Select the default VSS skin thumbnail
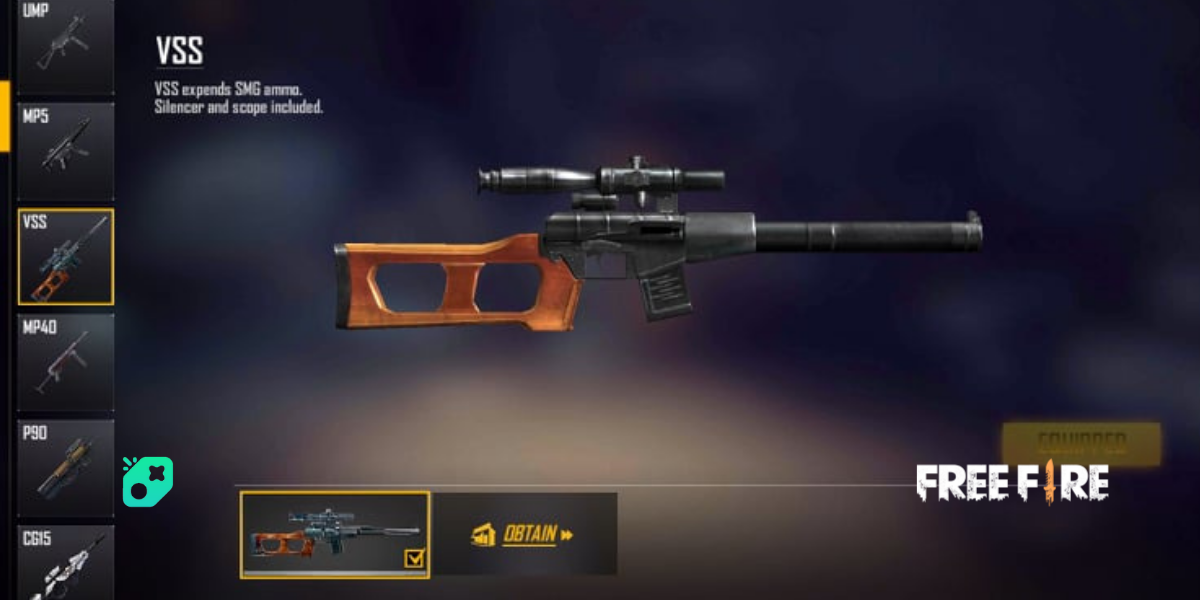This screenshot has width=1200, height=600. coord(335,534)
